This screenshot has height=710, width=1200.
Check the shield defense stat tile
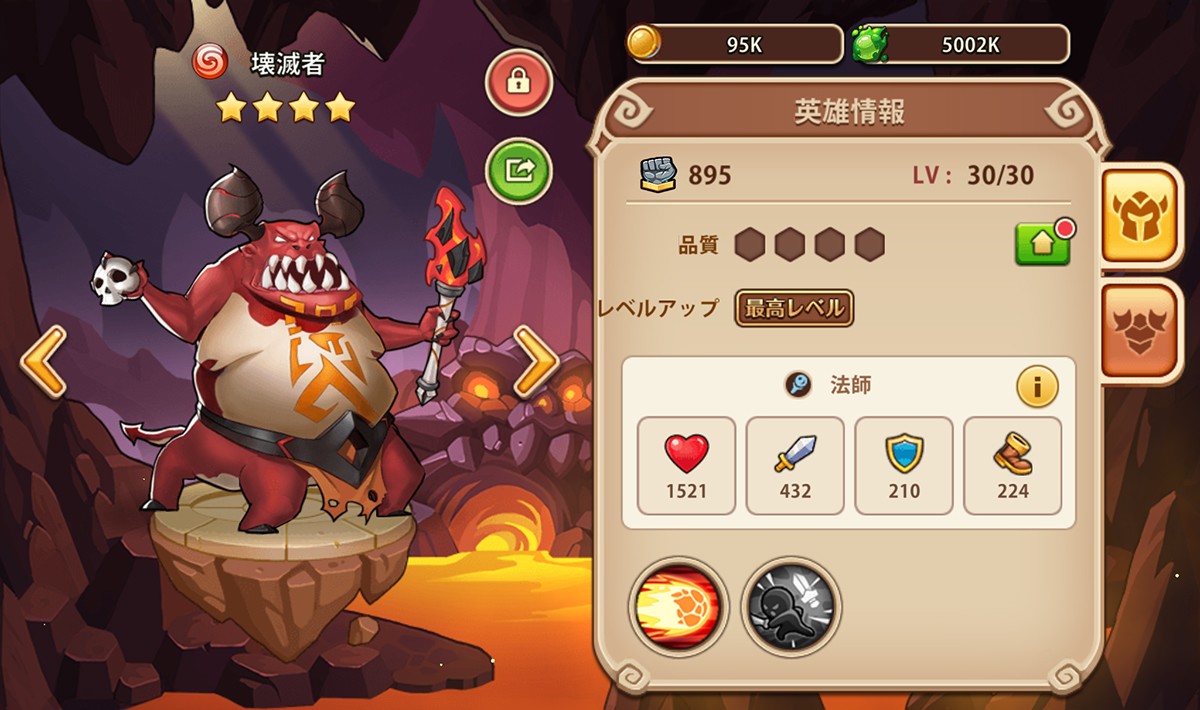(x=904, y=466)
